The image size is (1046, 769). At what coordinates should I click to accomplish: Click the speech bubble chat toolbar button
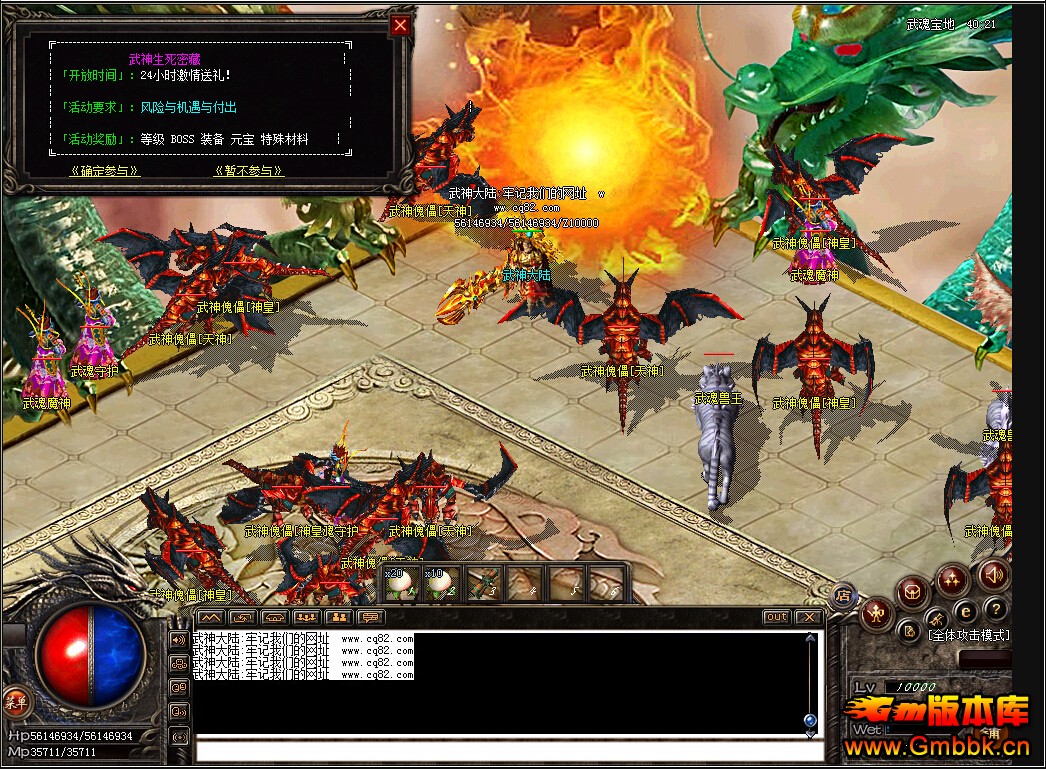370,617
